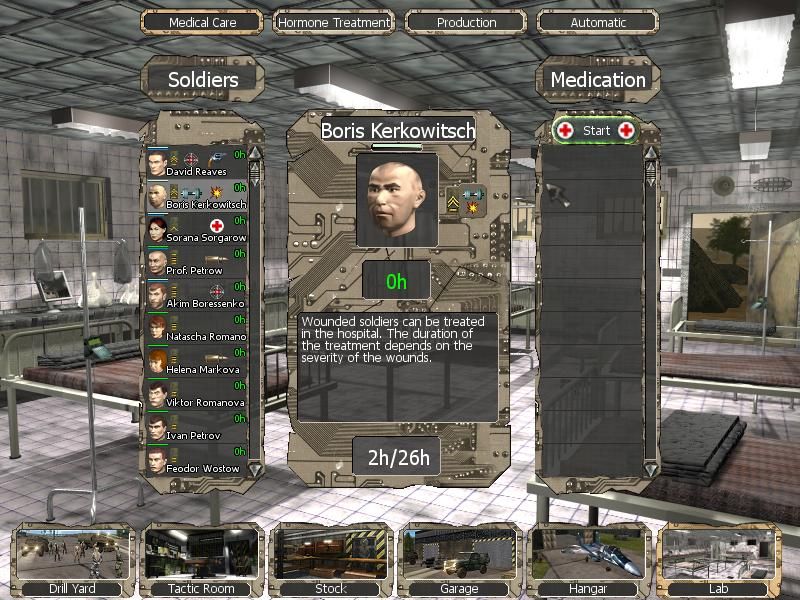Viewport: 800px width, 600px height.
Task: Pick Viktor Romanova in the list
Action: click(x=196, y=393)
